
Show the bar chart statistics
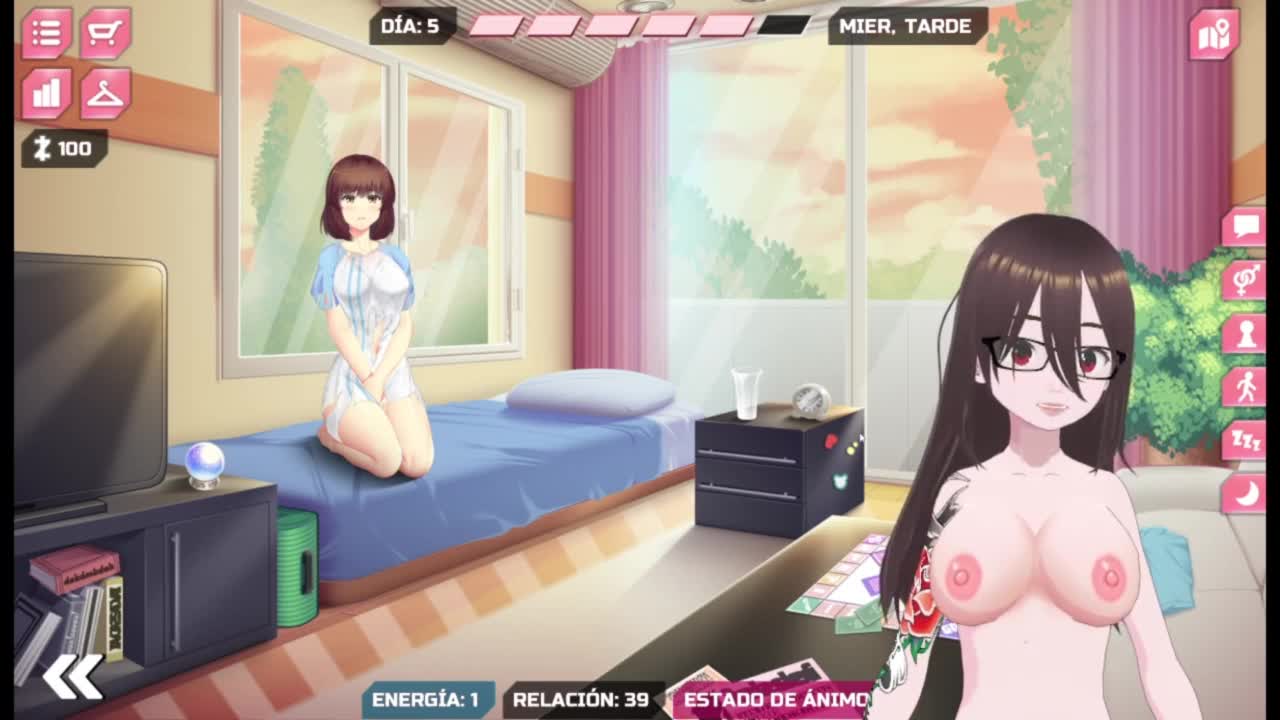click(46, 93)
